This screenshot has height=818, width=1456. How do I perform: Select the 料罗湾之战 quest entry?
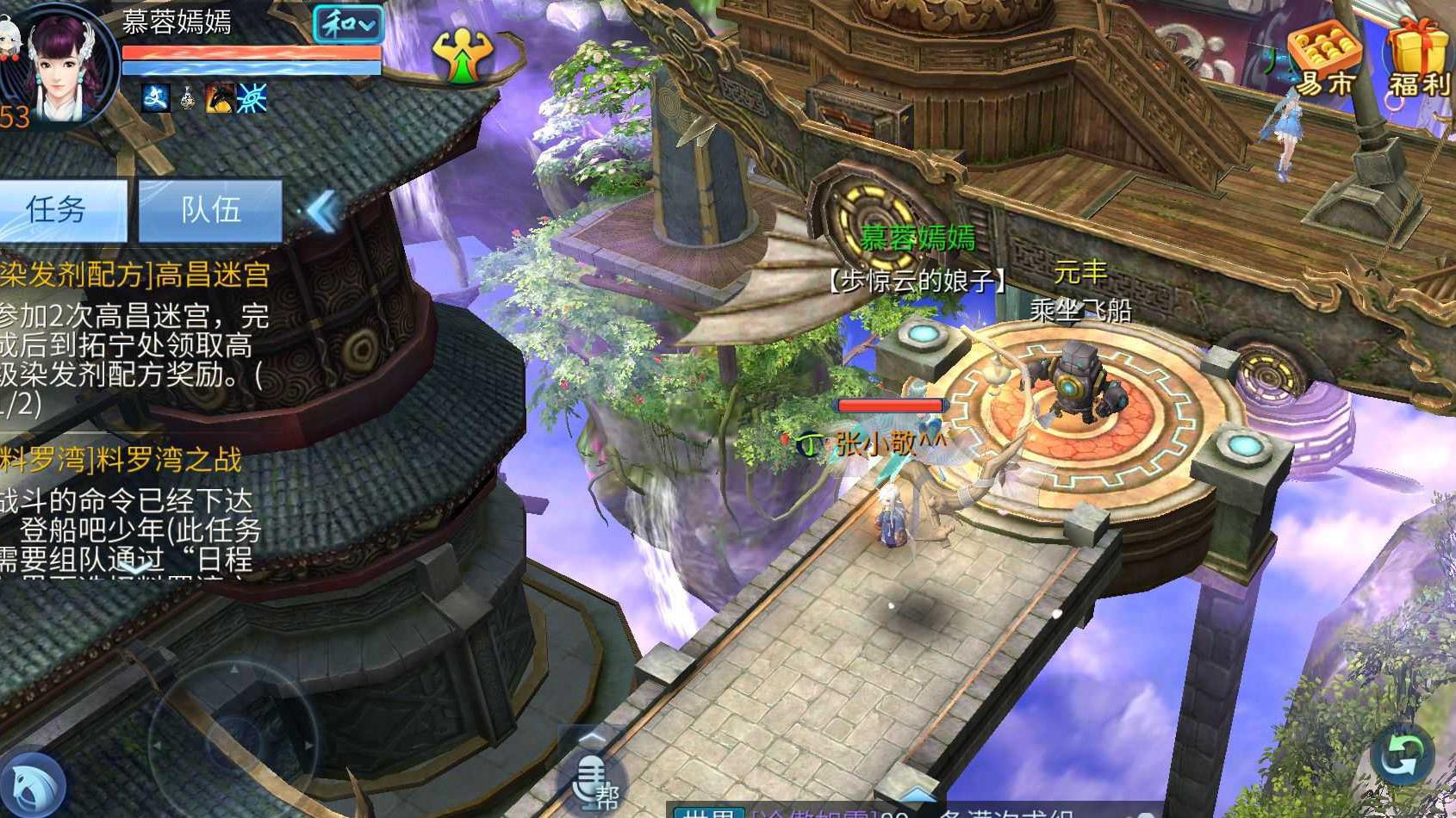coord(121,461)
